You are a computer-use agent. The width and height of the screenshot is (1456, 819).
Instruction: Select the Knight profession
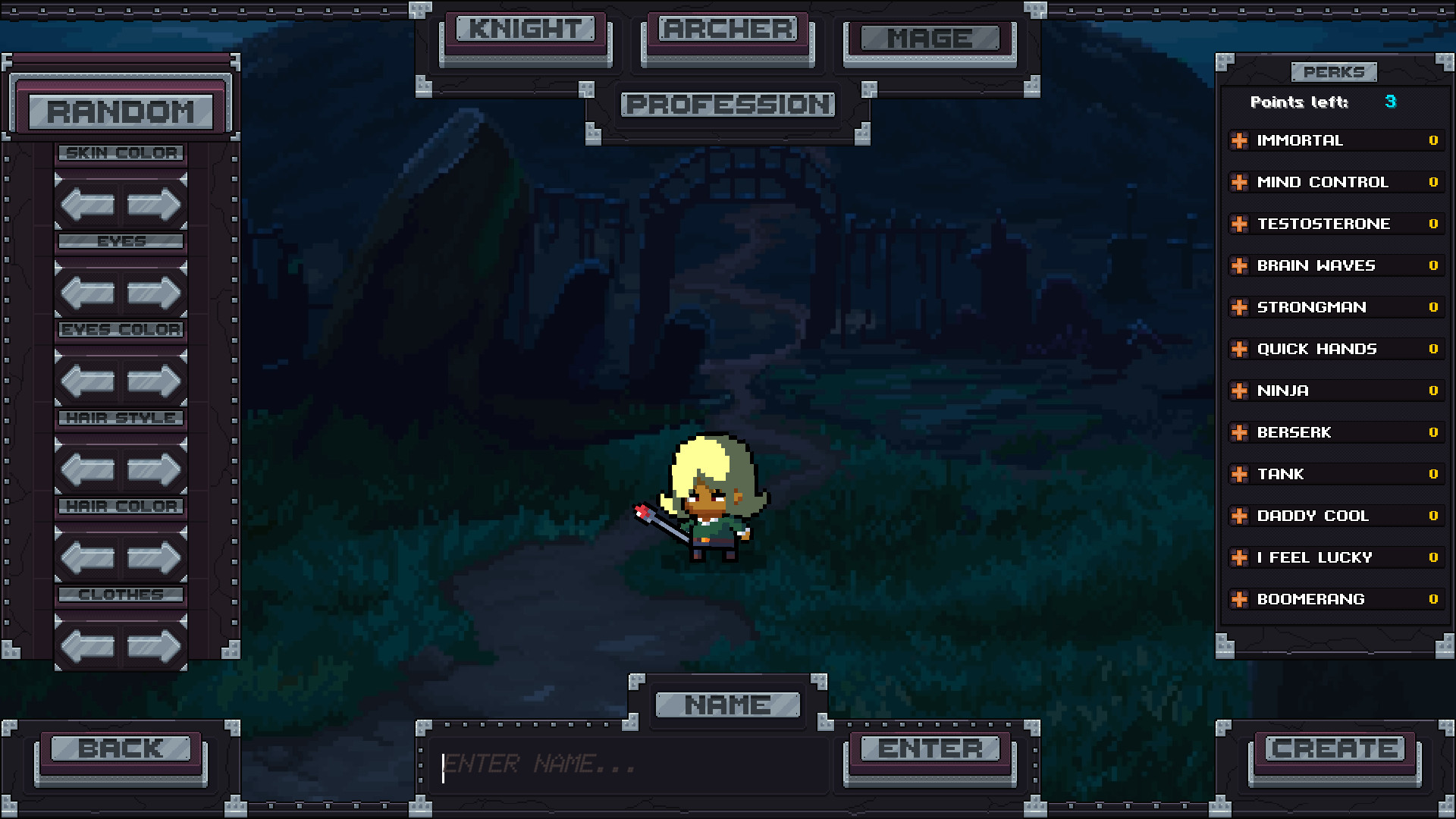(x=526, y=32)
